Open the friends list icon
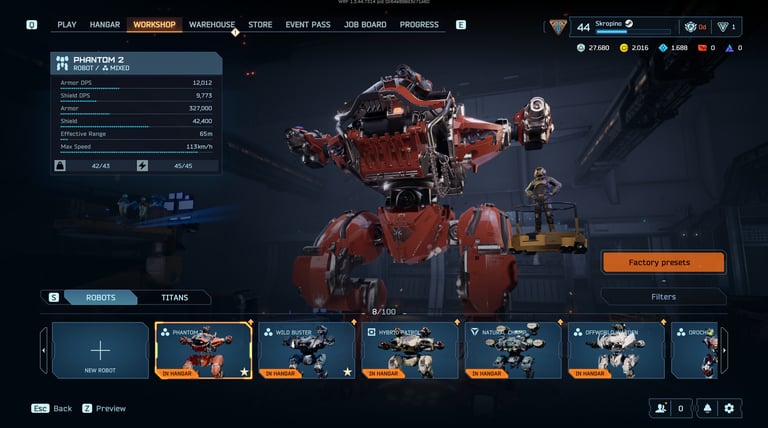Image resolution: width=768 pixels, height=428 pixels. [x=659, y=408]
